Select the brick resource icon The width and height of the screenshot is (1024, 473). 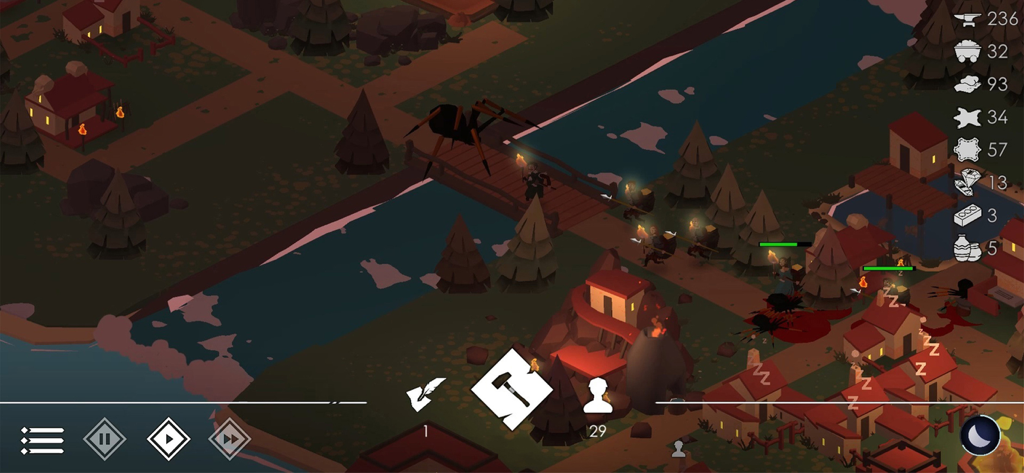[966, 215]
